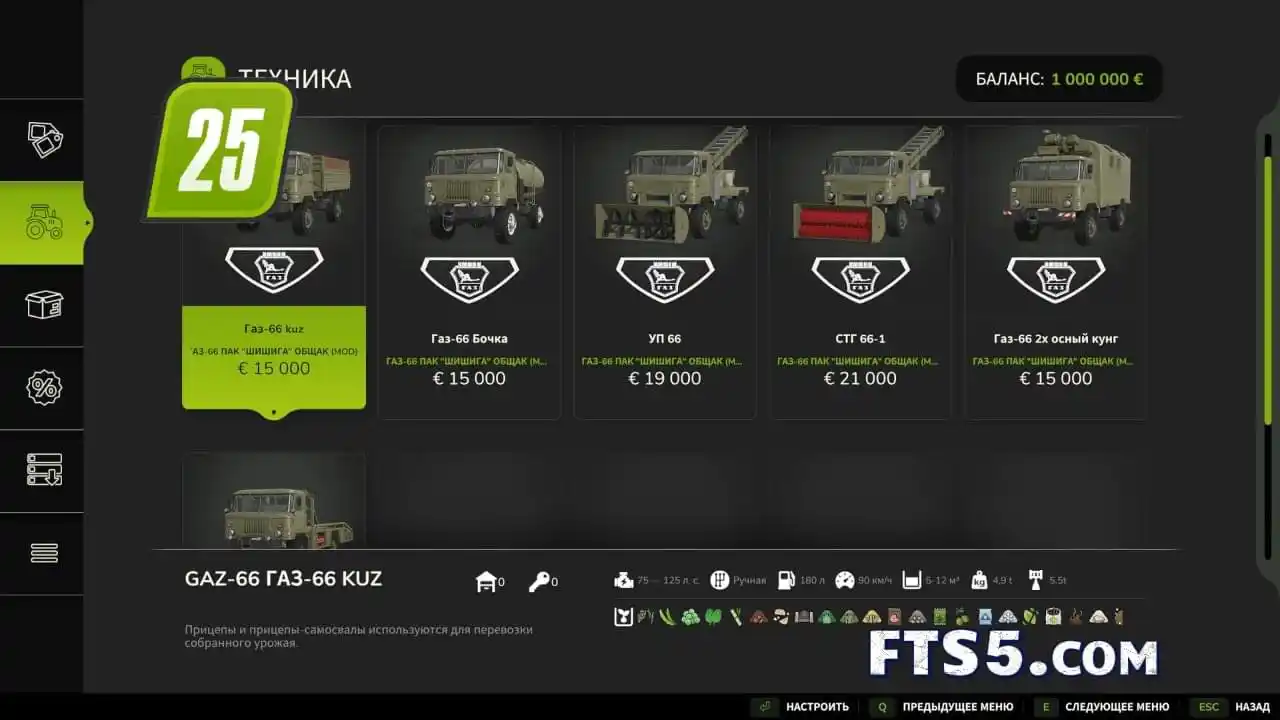The width and height of the screenshot is (1280, 720).
Task: Pick the СТГ 66-1 truck card
Action: [860, 272]
